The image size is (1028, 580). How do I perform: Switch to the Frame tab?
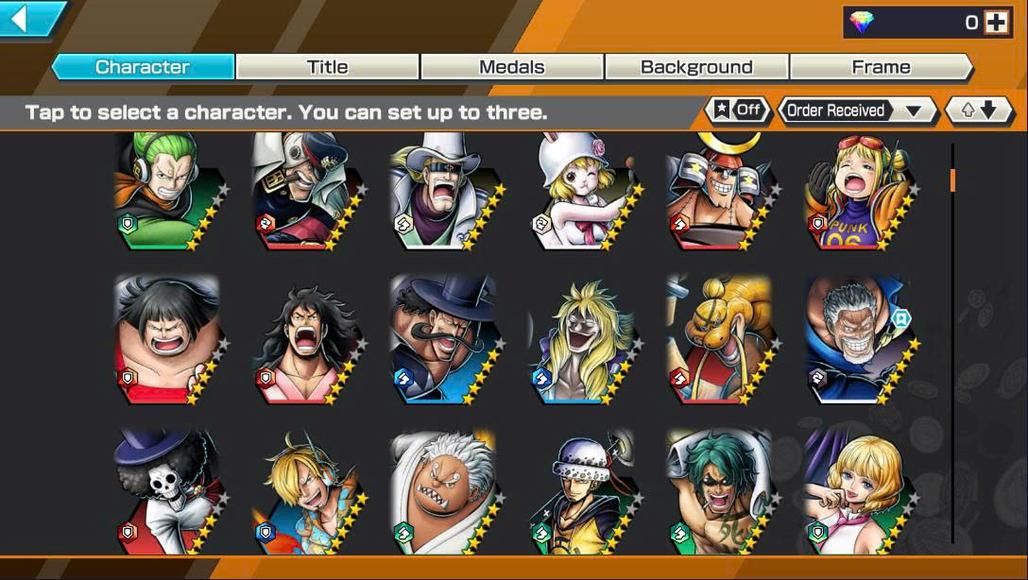[x=880, y=67]
